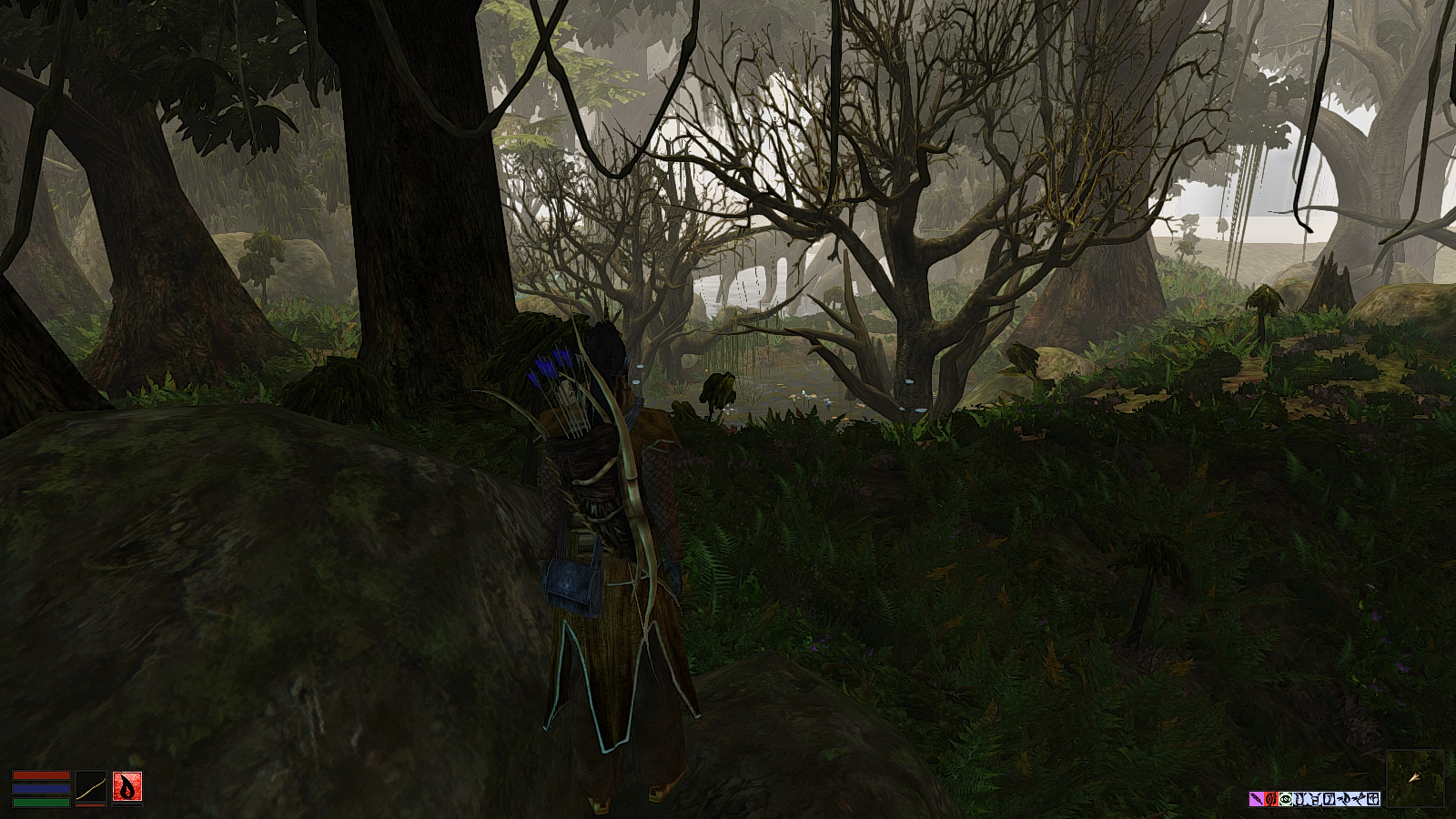Click the eye-shaped detect effect icon
The height and width of the screenshot is (819, 1456).
pyautogui.click(x=1286, y=798)
